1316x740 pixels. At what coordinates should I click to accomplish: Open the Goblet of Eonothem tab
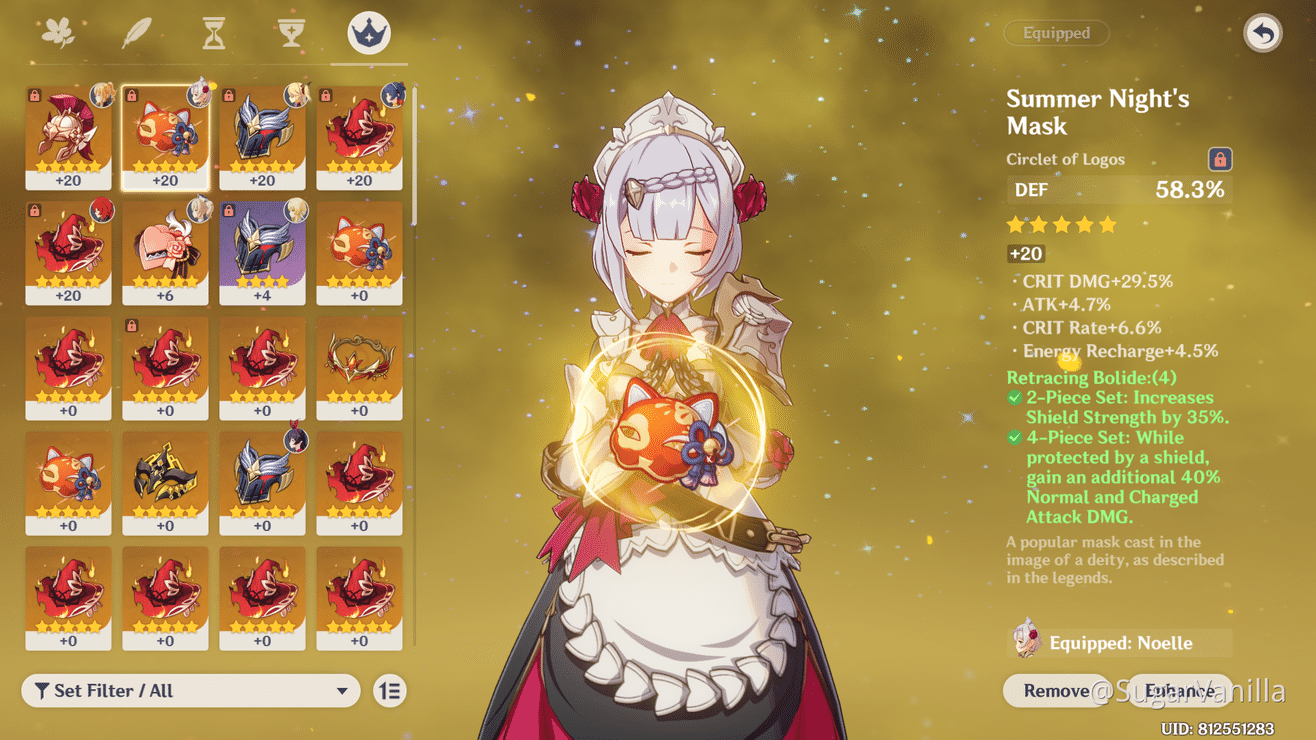click(290, 31)
